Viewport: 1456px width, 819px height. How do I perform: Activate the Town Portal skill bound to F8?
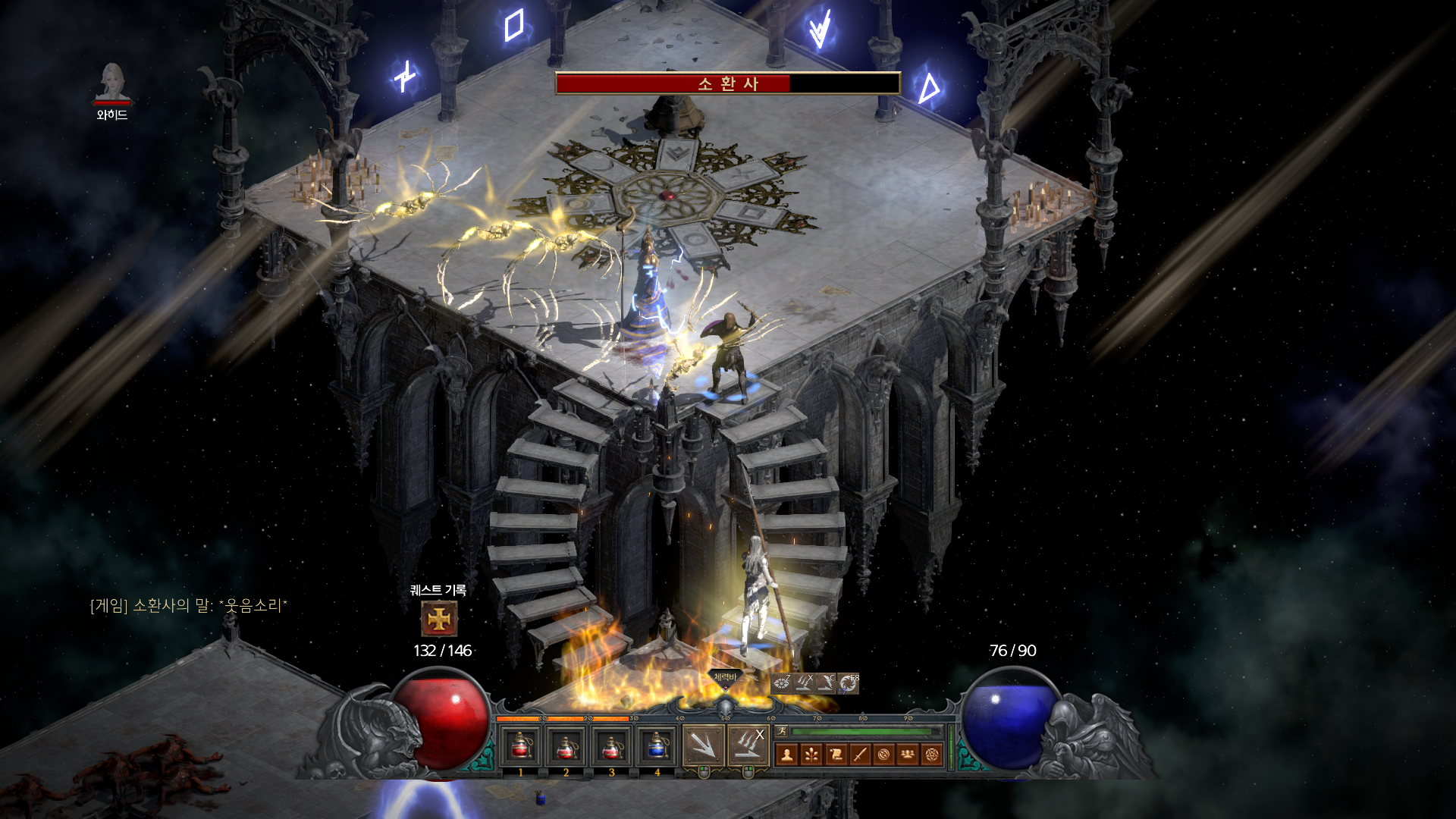[849, 683]
